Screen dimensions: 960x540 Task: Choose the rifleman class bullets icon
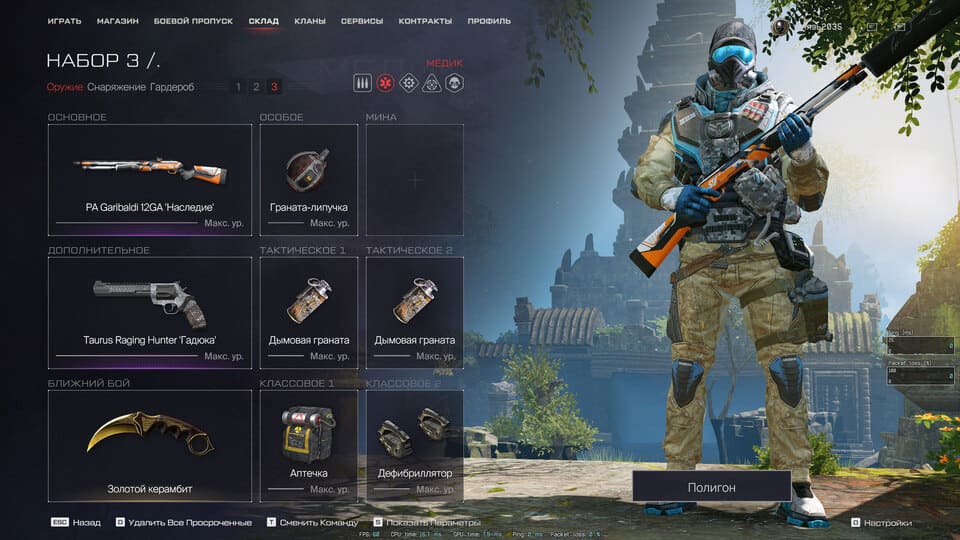point(363,84)
